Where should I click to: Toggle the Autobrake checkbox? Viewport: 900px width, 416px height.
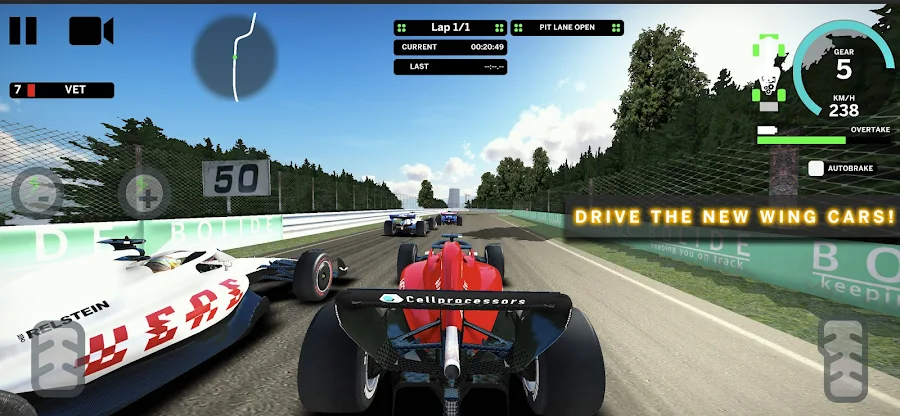point(816,169)
